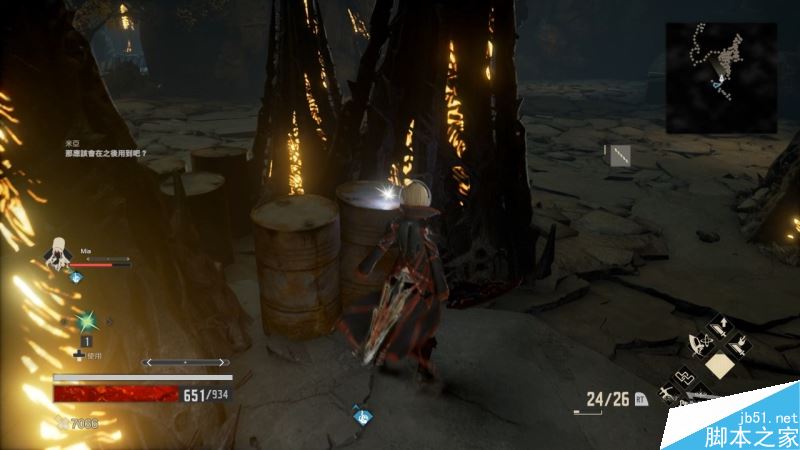This screenshot has height=450, width=800.
Task: Use the green star quick item
Action: [86, 322]
